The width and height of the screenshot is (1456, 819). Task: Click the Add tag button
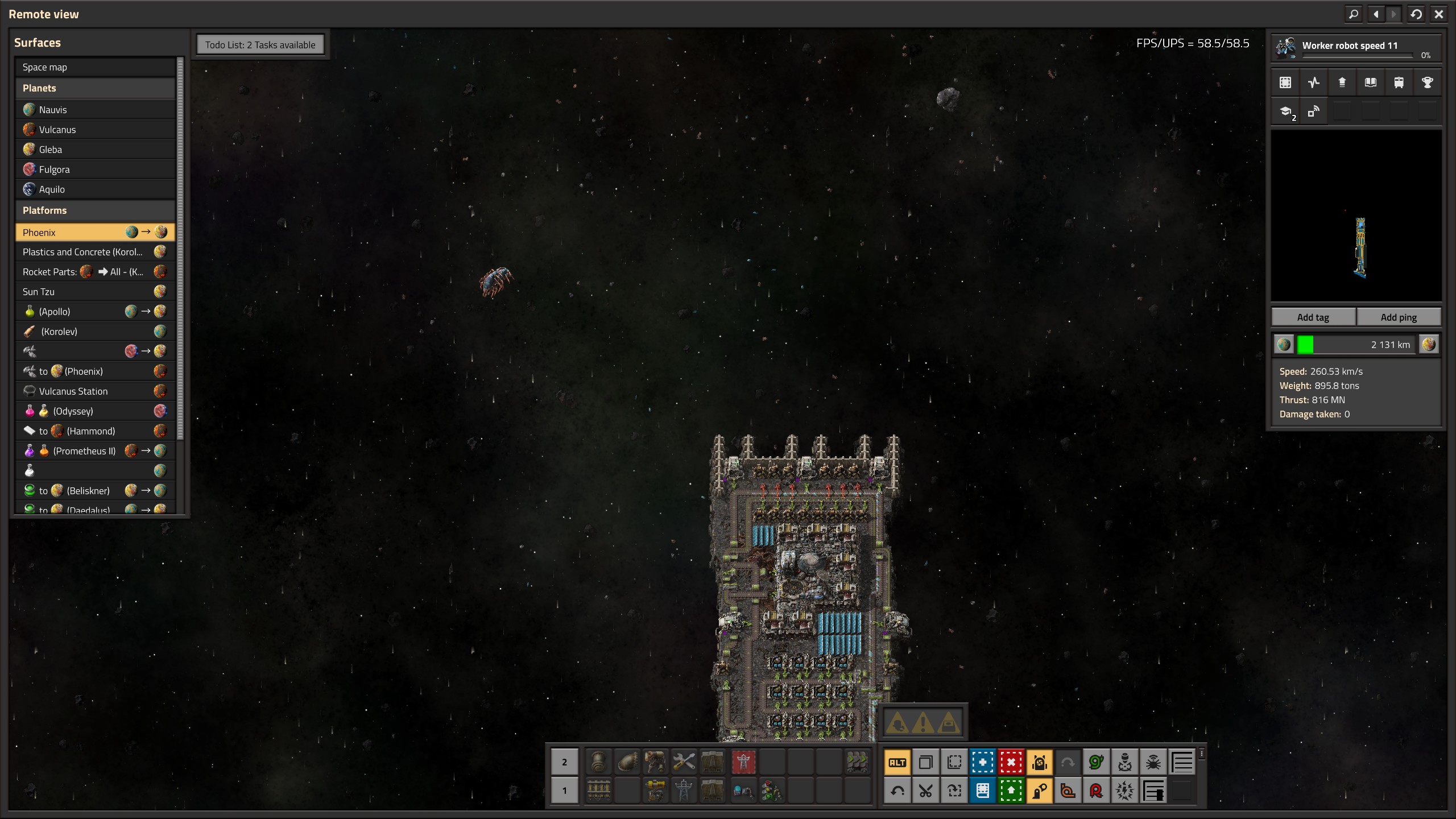click(x=1313, y=317)
